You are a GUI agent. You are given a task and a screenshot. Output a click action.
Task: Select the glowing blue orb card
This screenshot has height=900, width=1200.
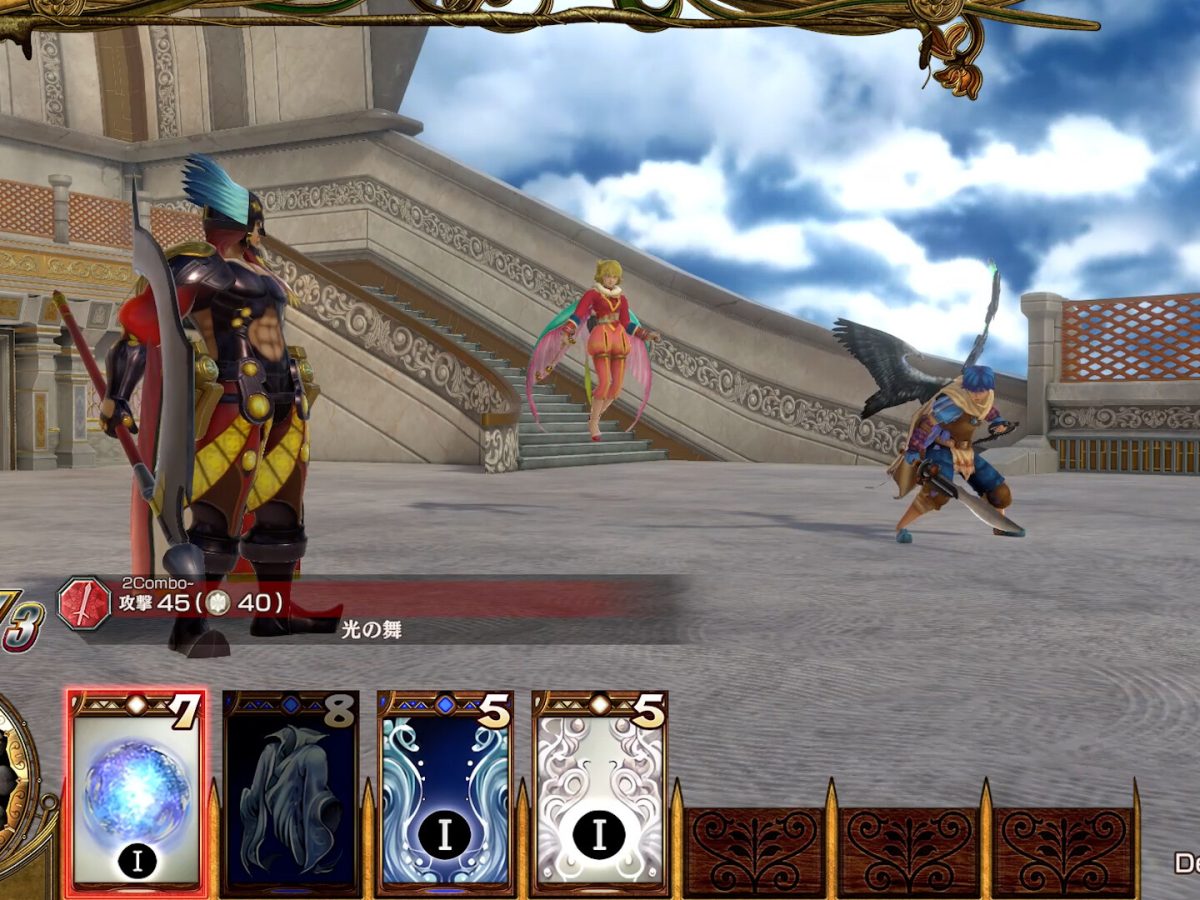click(x=137, y=792)
